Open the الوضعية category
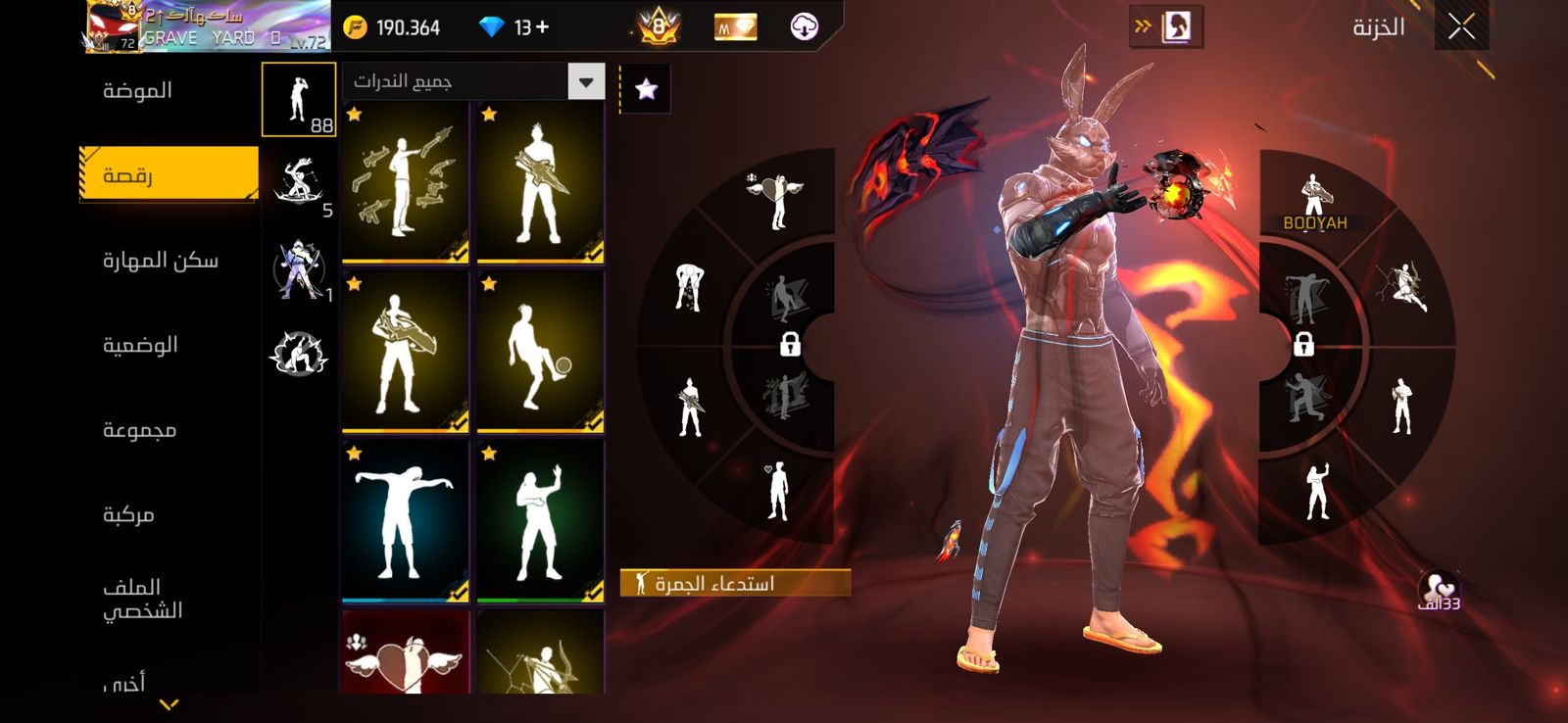 click(x=140, y=345)
